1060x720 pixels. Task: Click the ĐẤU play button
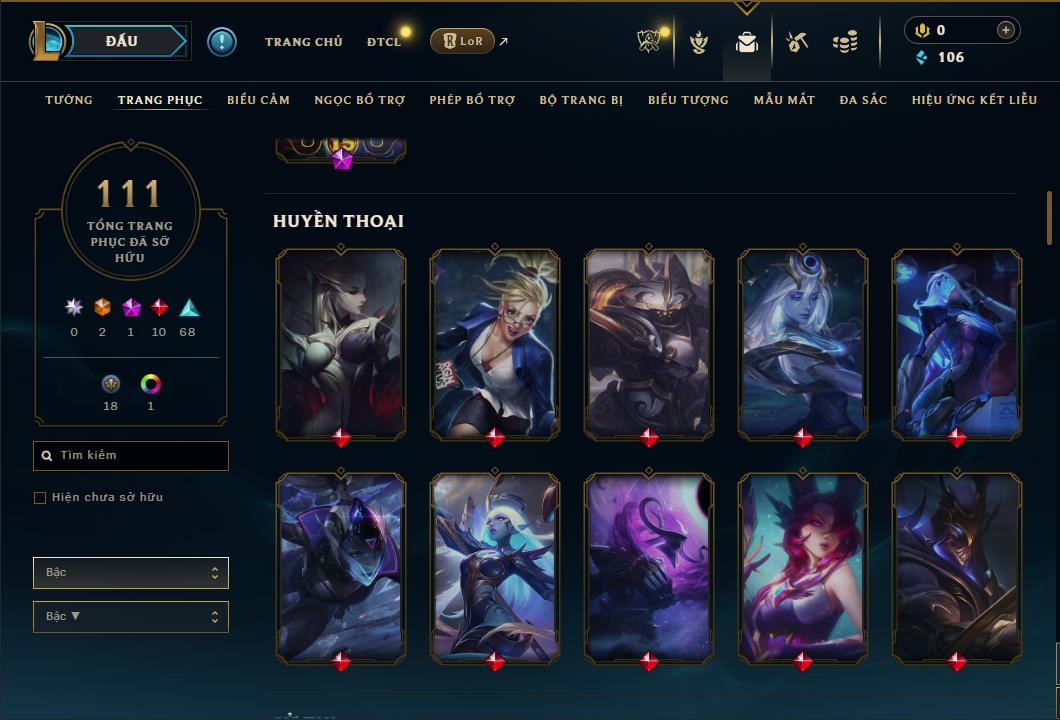pyautogui.click(x=122, y=41)
